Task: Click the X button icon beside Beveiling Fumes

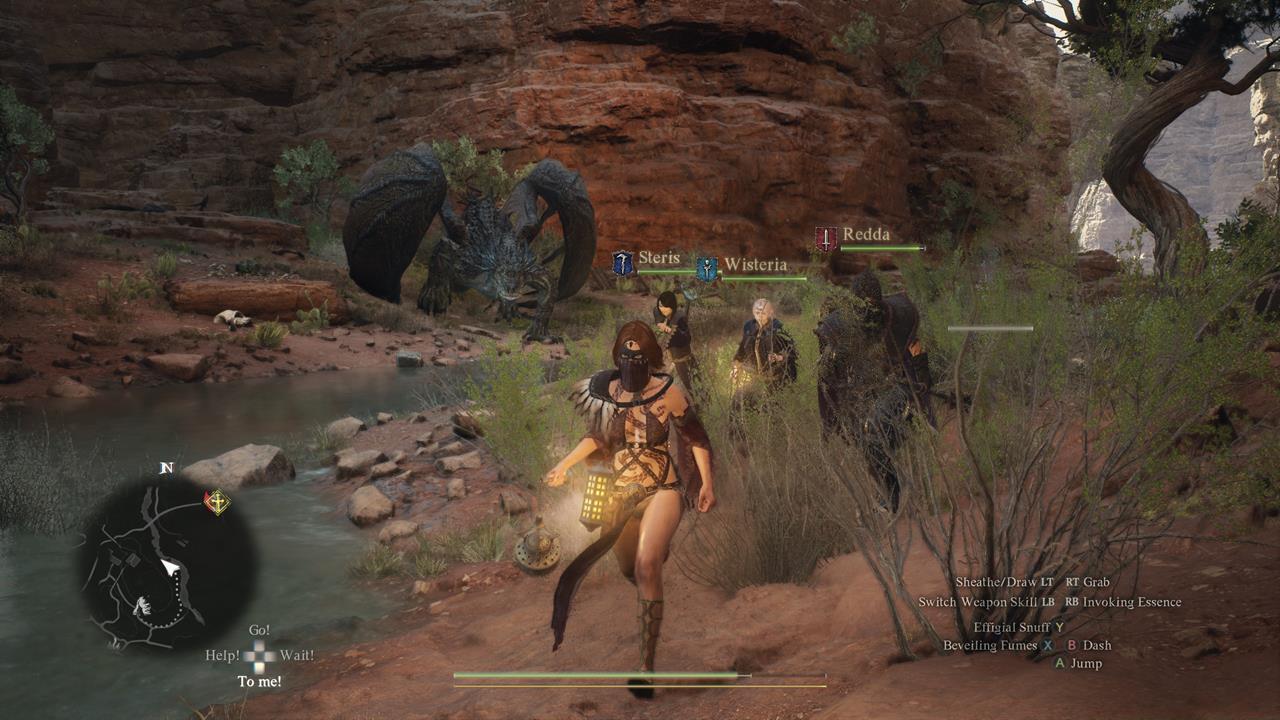Action: coord(1048,646)
